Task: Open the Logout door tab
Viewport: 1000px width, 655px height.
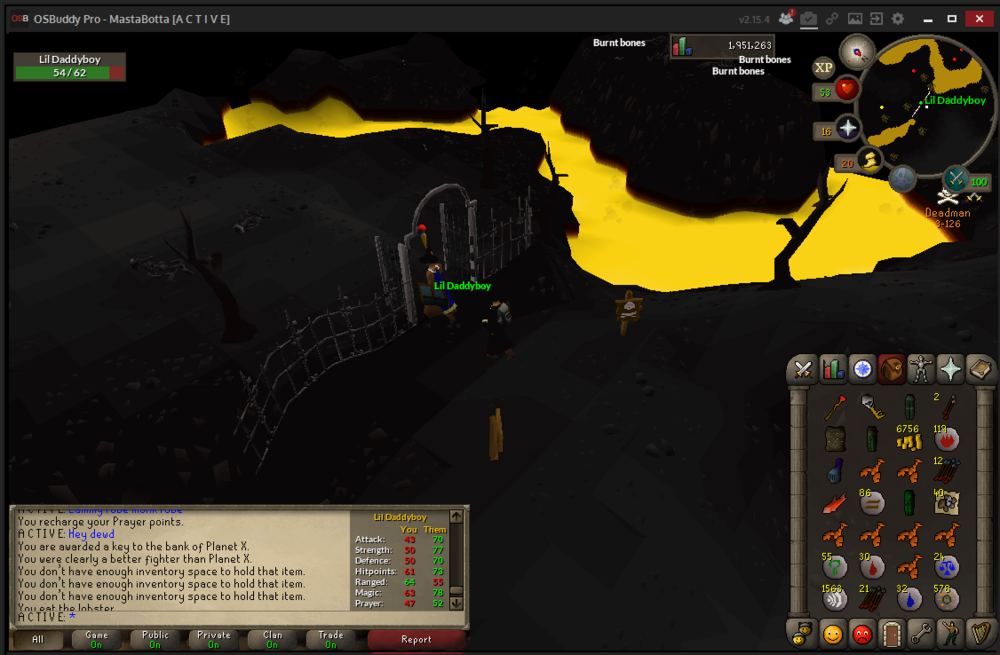Action: click(x=891, y=632)
